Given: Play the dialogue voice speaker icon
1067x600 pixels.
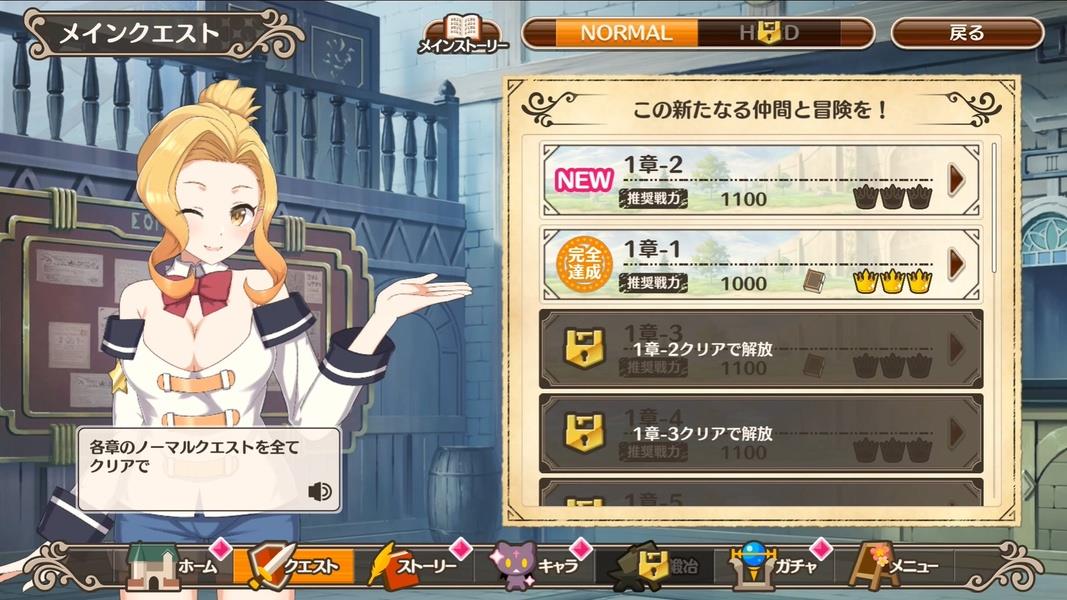Looking at the screenshot, I should pos(320,491).
